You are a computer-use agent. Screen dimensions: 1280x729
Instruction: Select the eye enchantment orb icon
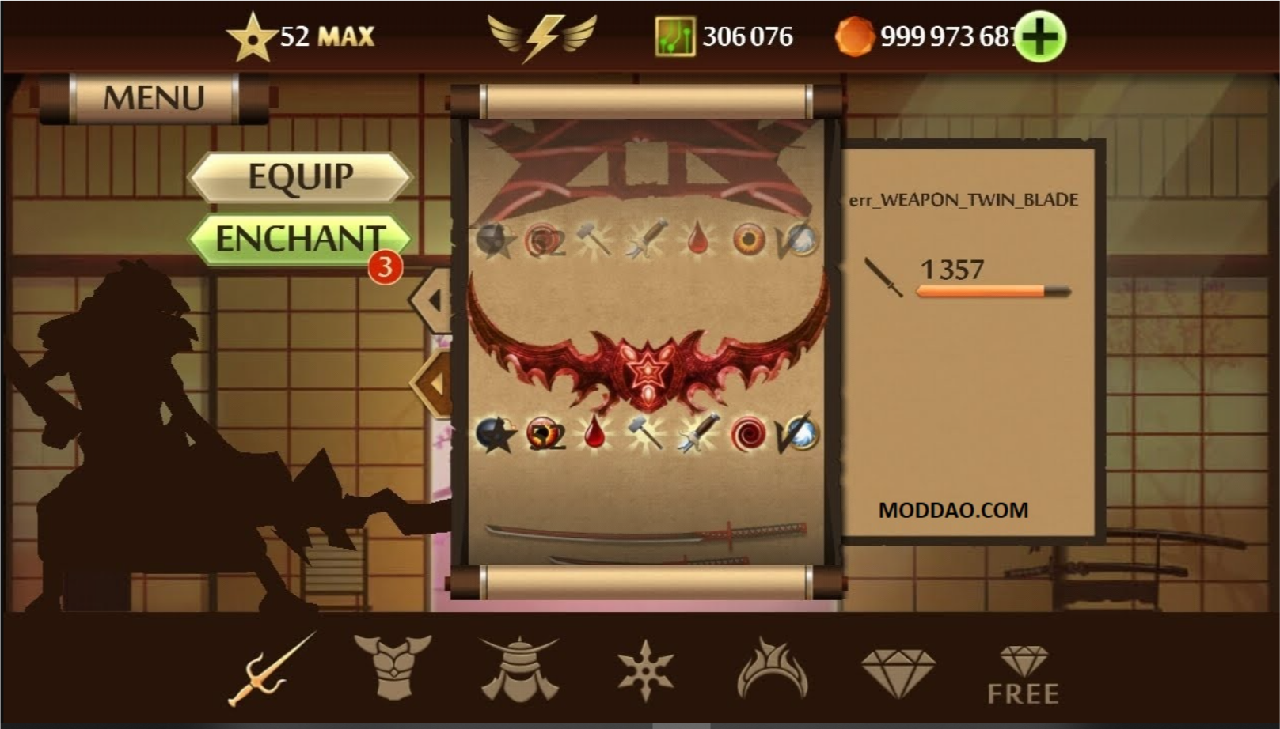click(x=543, y=437)
